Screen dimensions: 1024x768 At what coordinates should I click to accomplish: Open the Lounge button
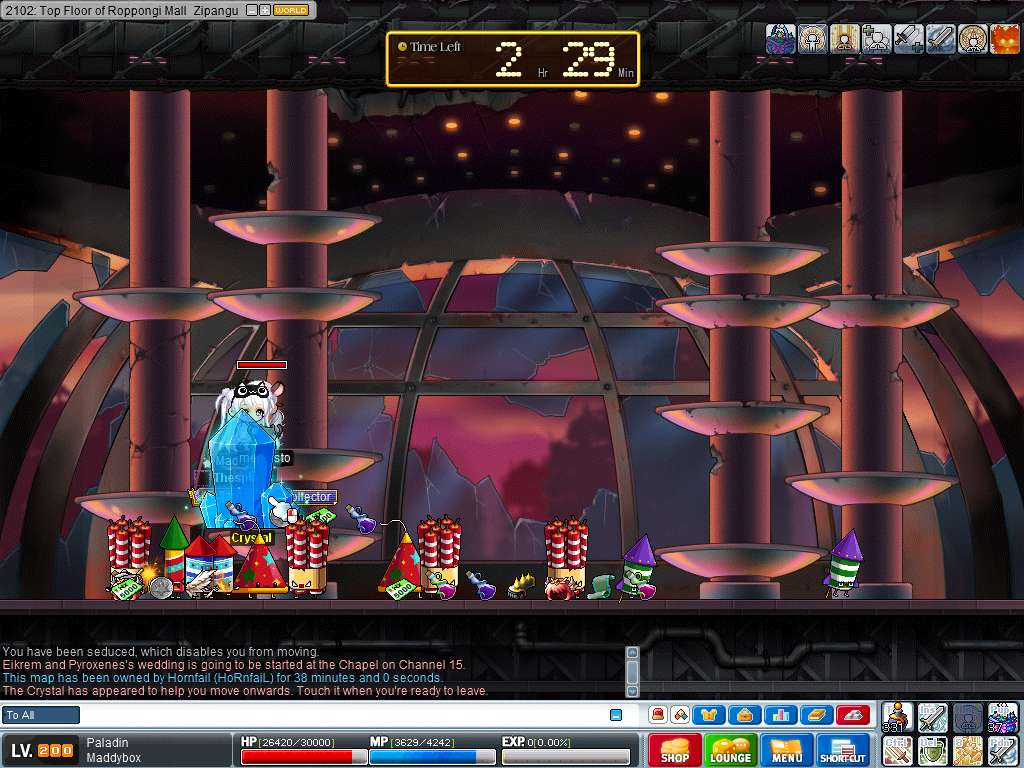[x=731, y=750]
